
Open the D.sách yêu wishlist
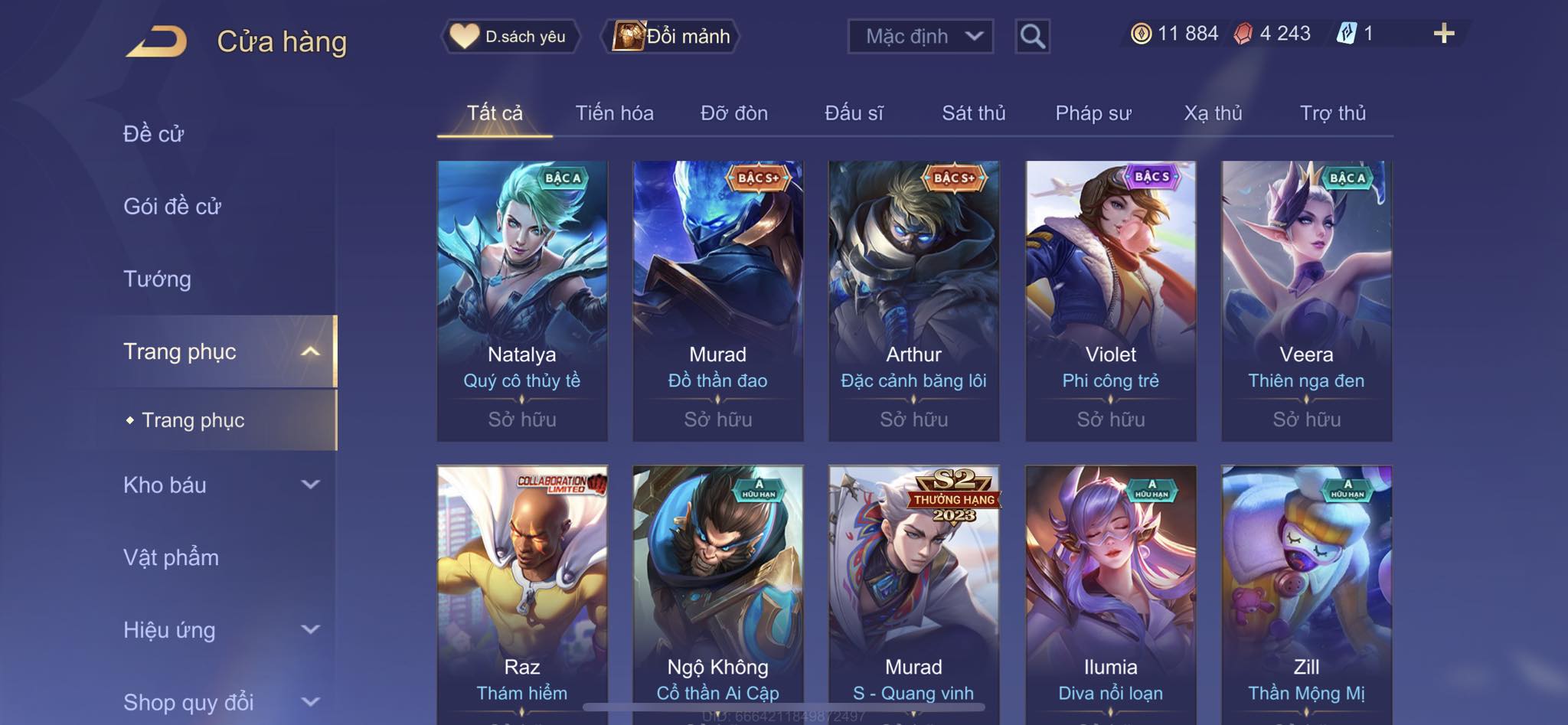510,36
